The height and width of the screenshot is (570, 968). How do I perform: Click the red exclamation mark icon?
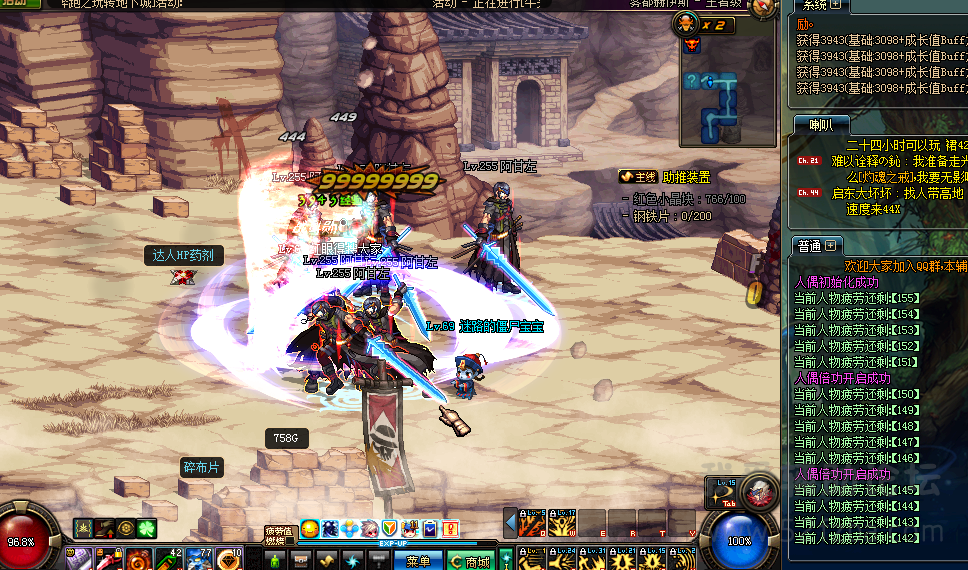450,528
